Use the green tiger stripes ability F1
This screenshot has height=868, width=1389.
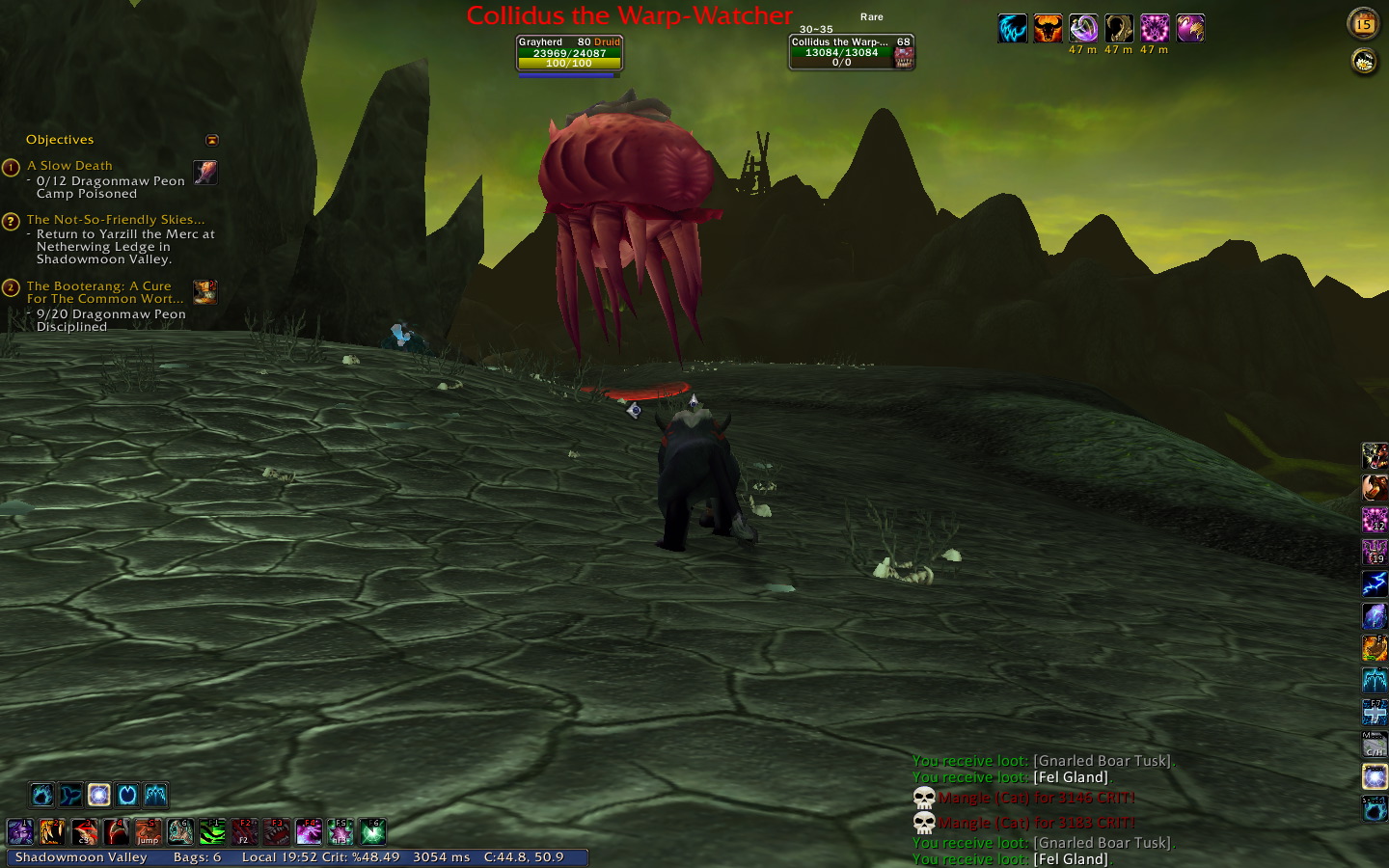tap(212, 831)
